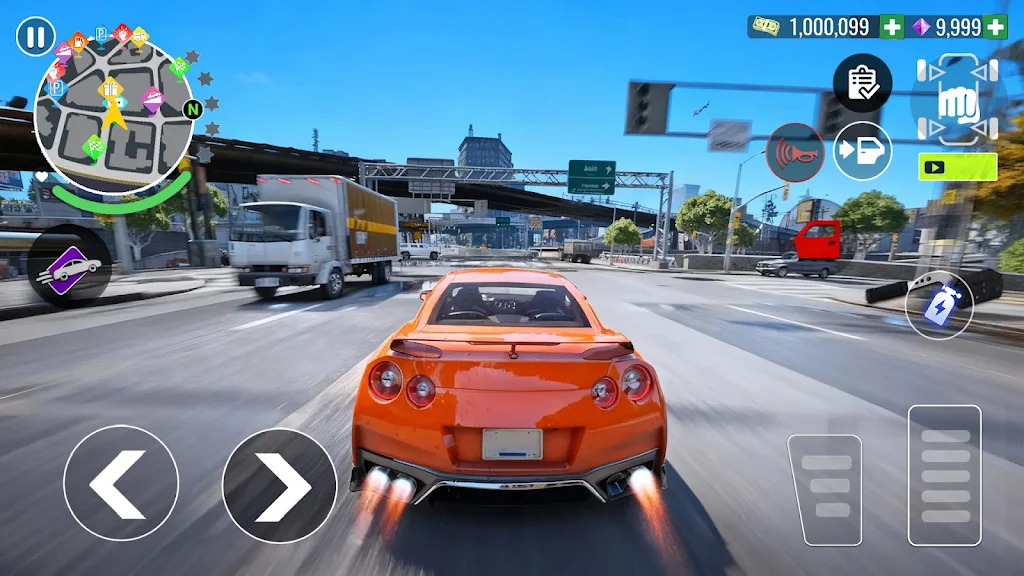Tap the fist car-control button
Image resolution: width=1024 pixels, height=576 pixels.
[957, 100]
